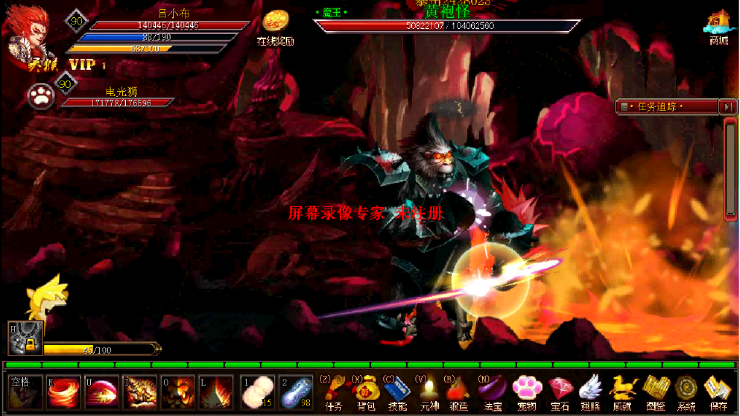Open the 任务 quest menu
The width and height of the screenshot is (740, 416).
coord(335,390)
